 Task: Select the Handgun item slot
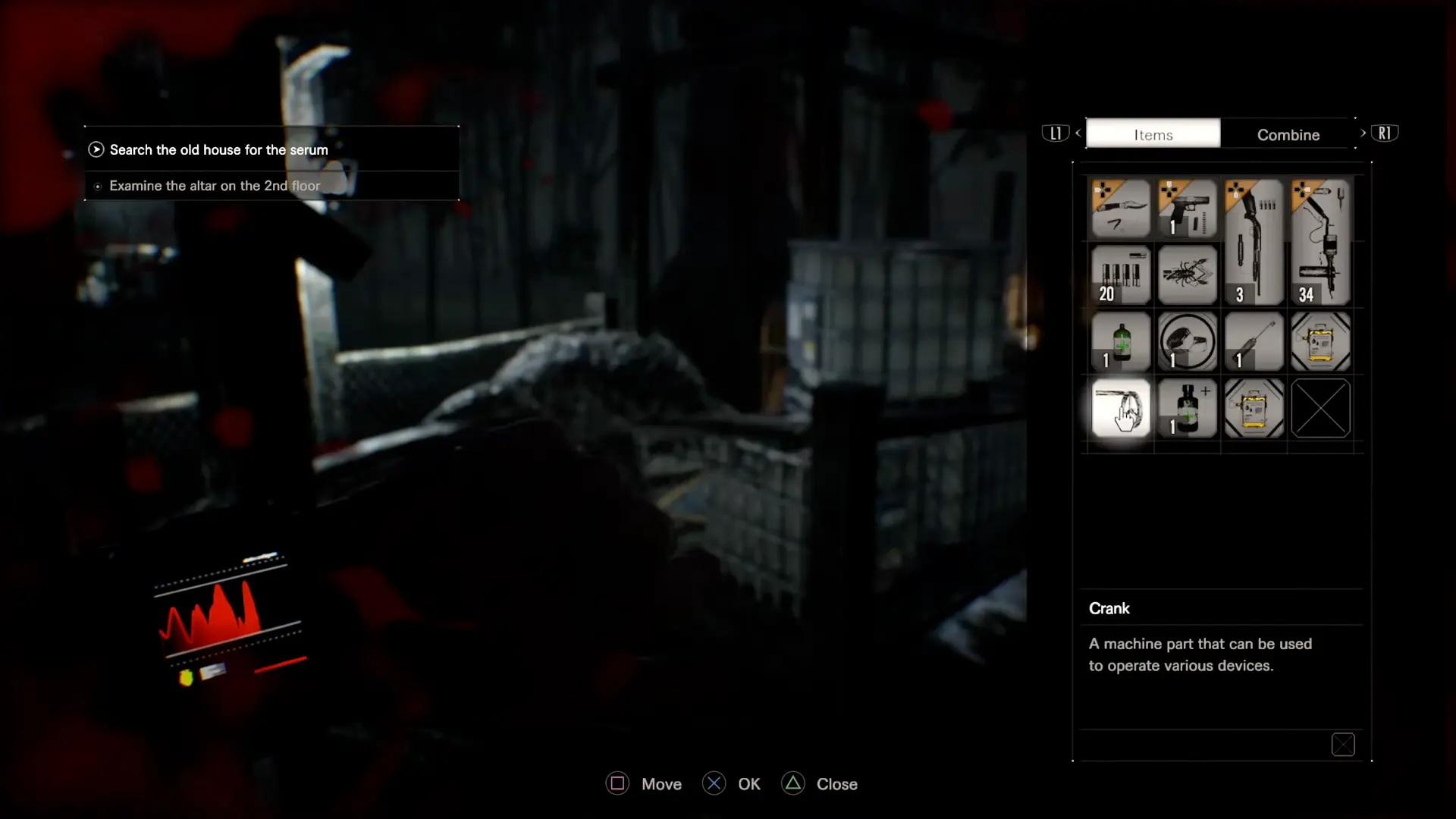tap(1187, 209)
